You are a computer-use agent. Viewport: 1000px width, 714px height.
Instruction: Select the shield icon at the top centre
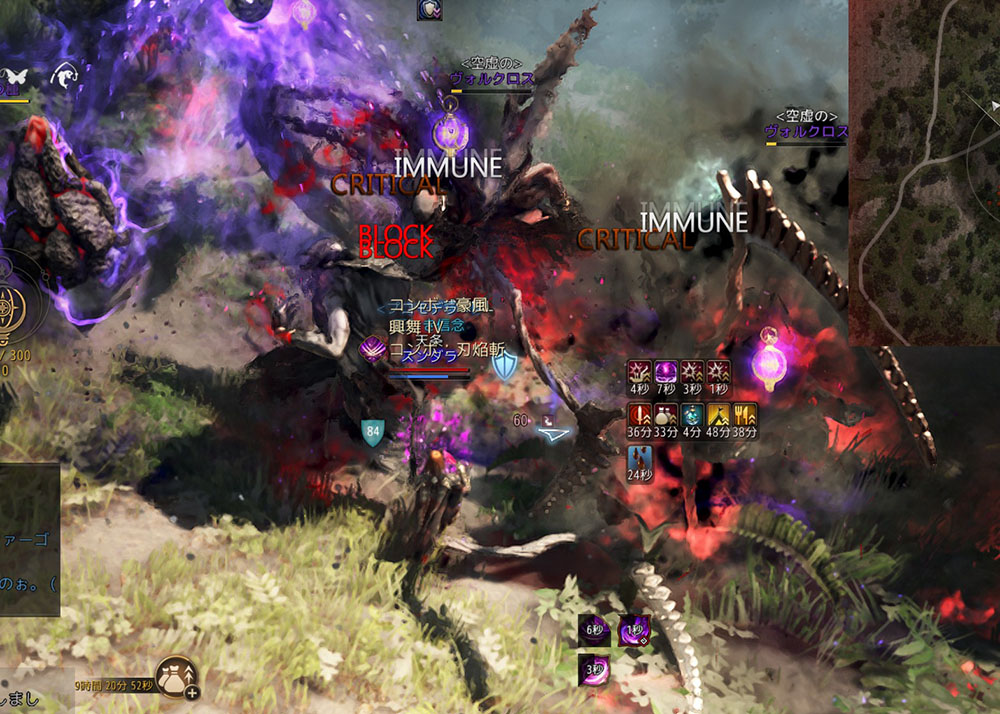[x=429, y=9]
